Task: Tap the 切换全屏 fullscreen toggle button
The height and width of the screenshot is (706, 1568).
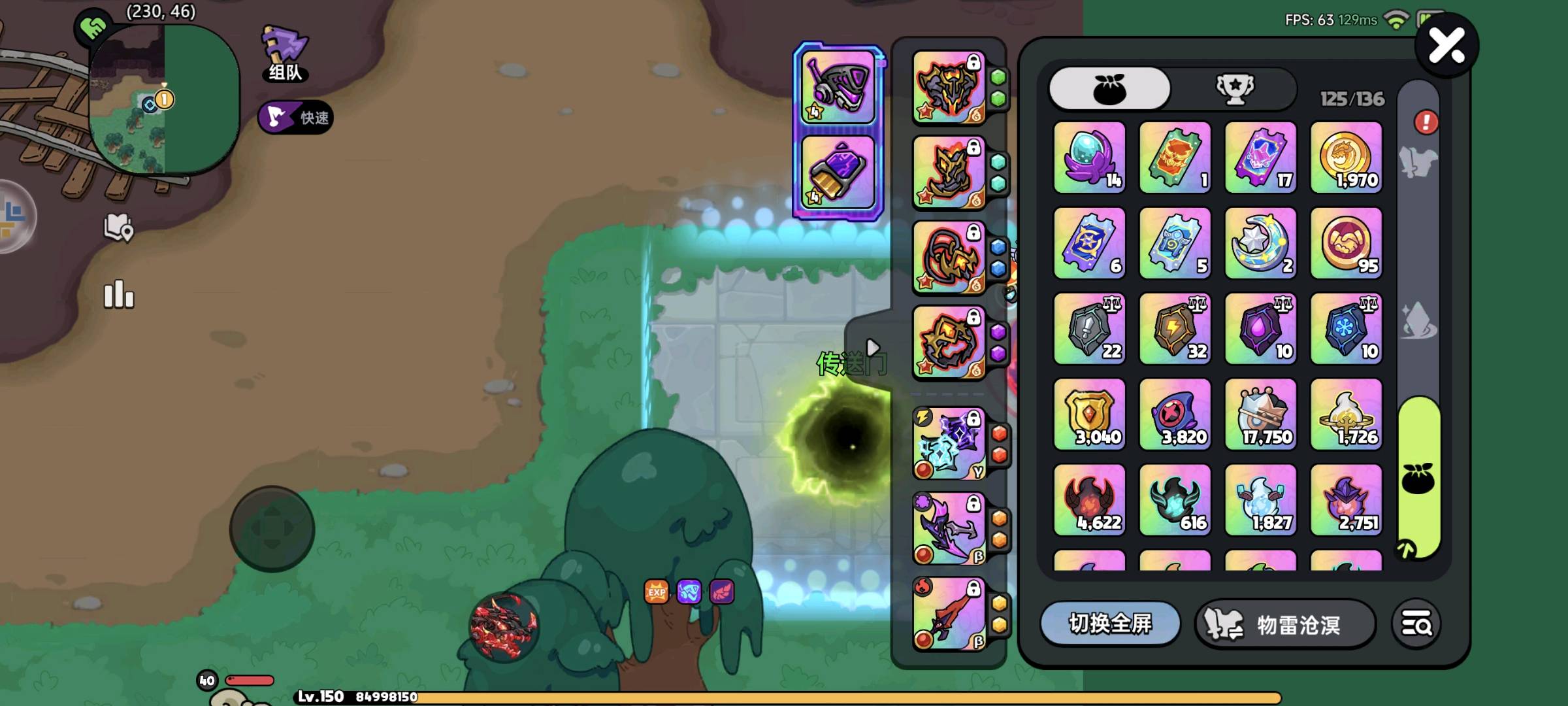Action: (1110, 624)
